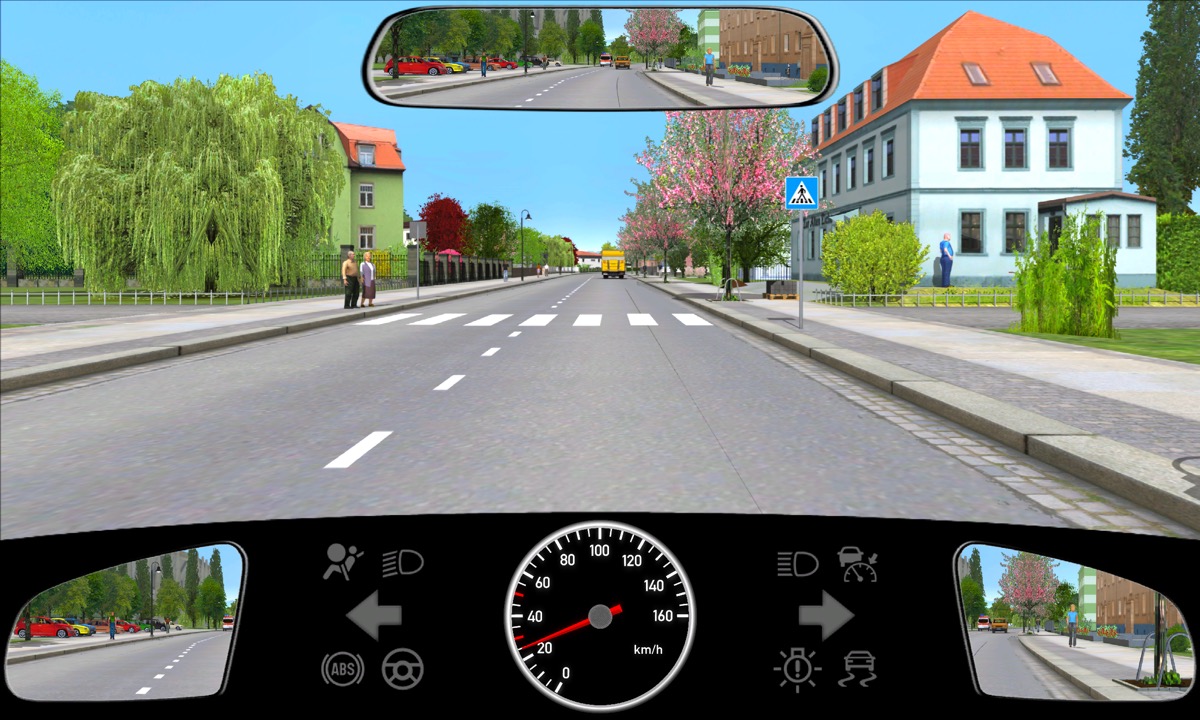1200x720 pixels.
Task: Check the right side mirror
Action: pos(1075,620)
